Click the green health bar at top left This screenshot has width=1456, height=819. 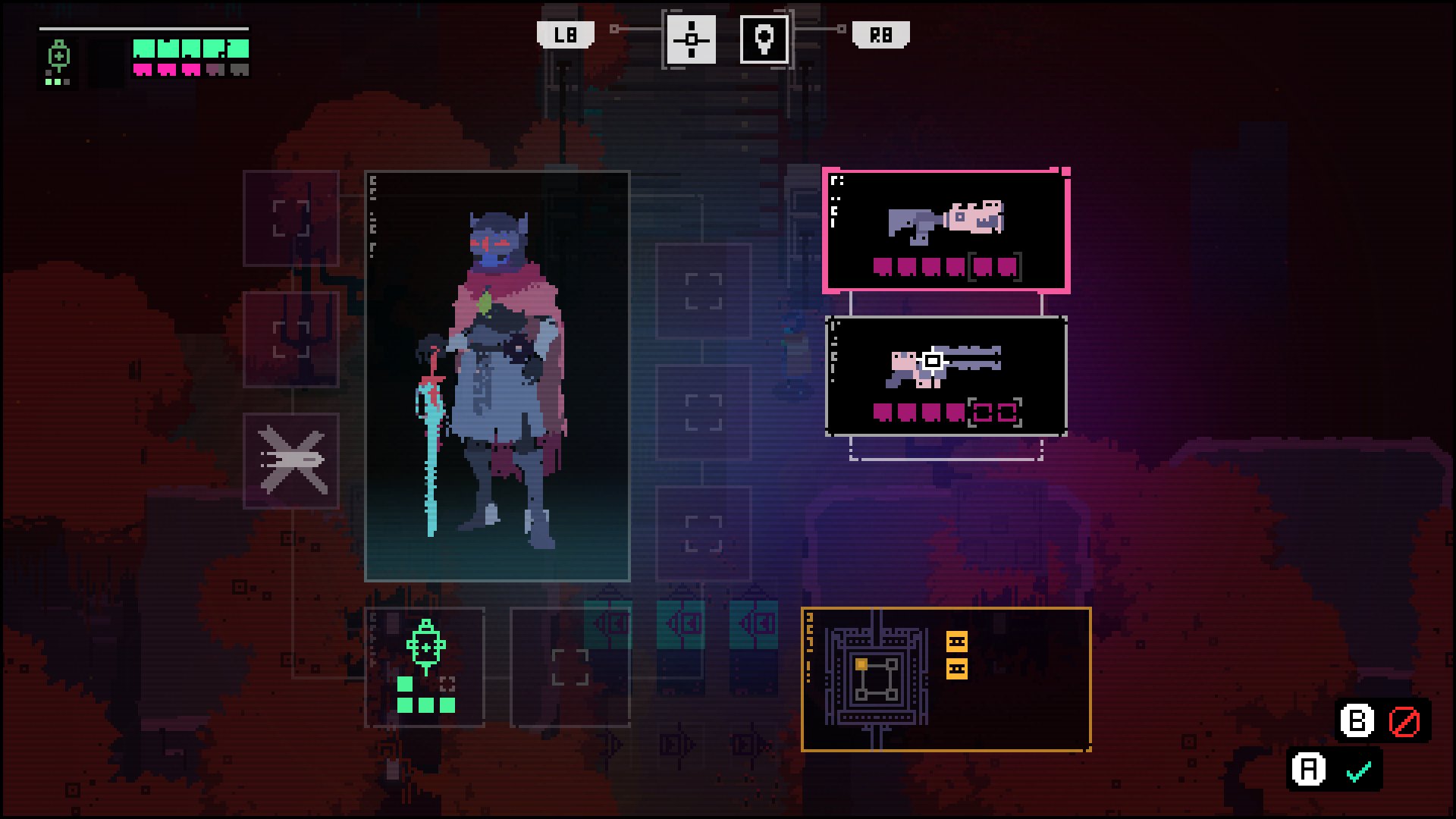point(188,51)
